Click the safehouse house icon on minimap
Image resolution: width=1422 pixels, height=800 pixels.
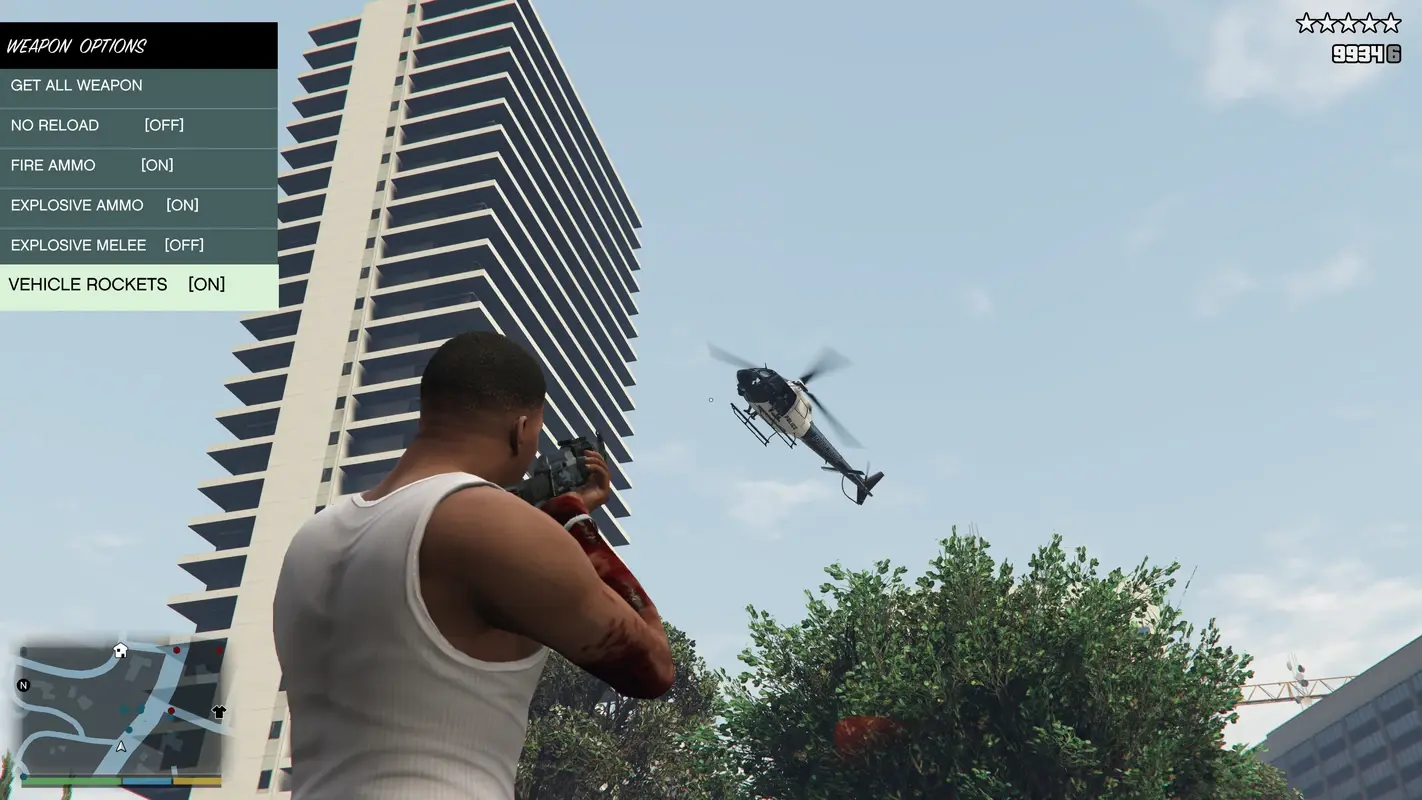coord(120,650)
